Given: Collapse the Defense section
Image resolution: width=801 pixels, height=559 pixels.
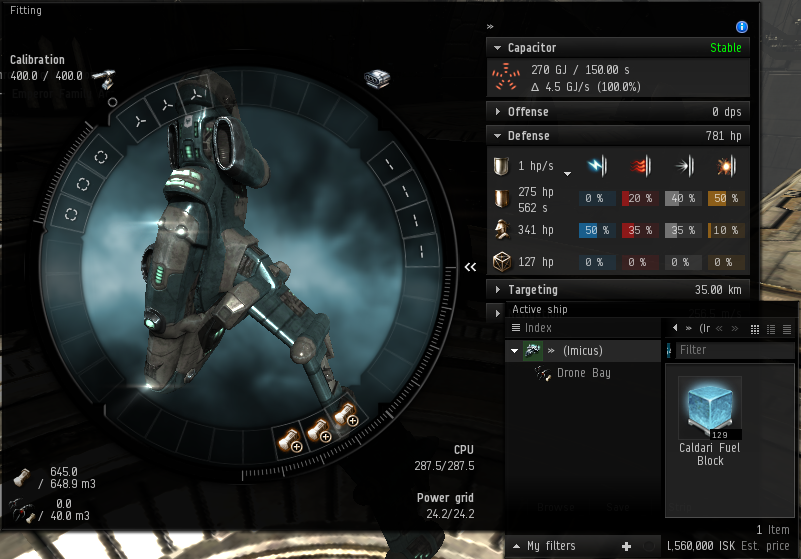Looking at the screenshot, I should (x=528, y=136).
